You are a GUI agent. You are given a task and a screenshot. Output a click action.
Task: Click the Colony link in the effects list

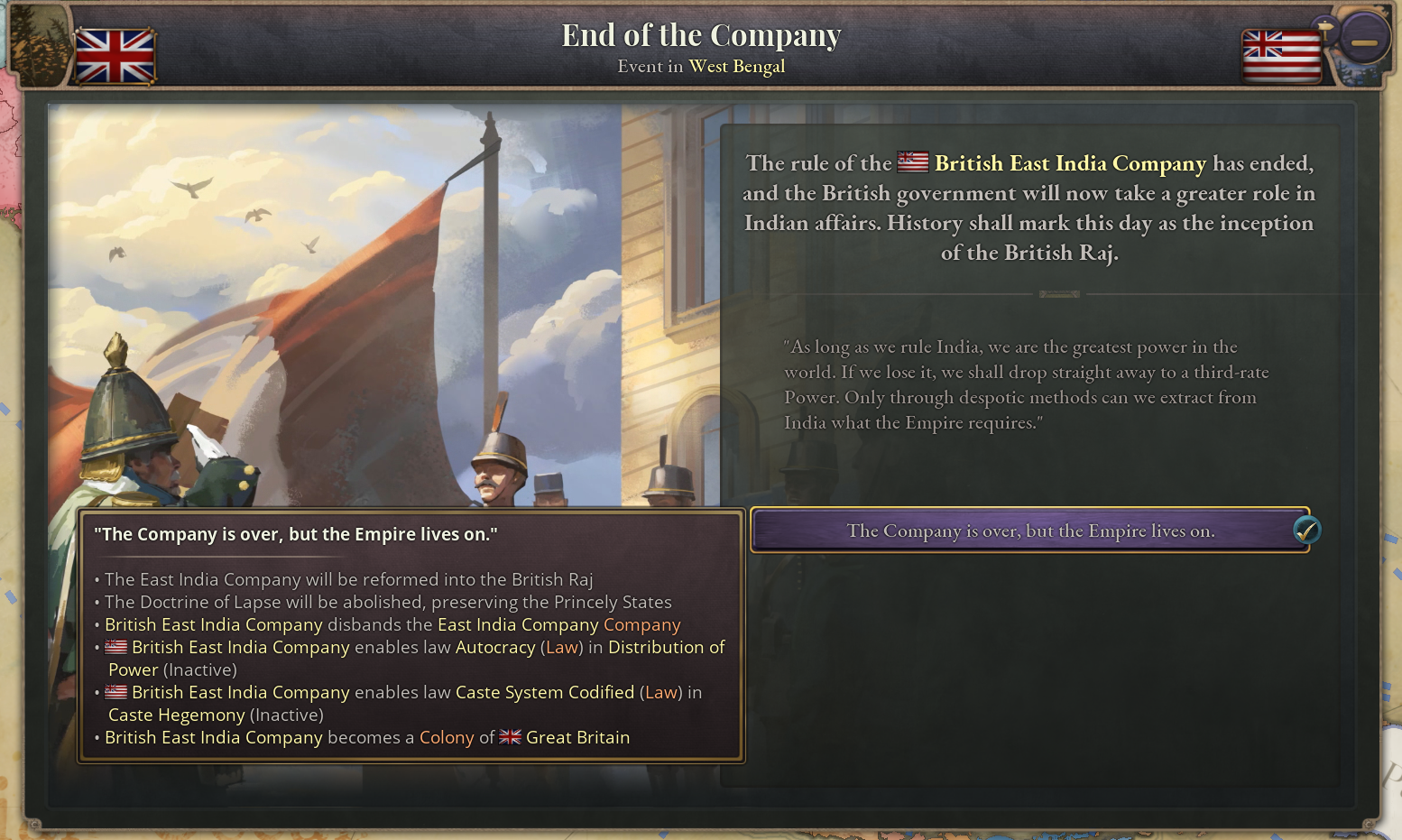(446, 737)
